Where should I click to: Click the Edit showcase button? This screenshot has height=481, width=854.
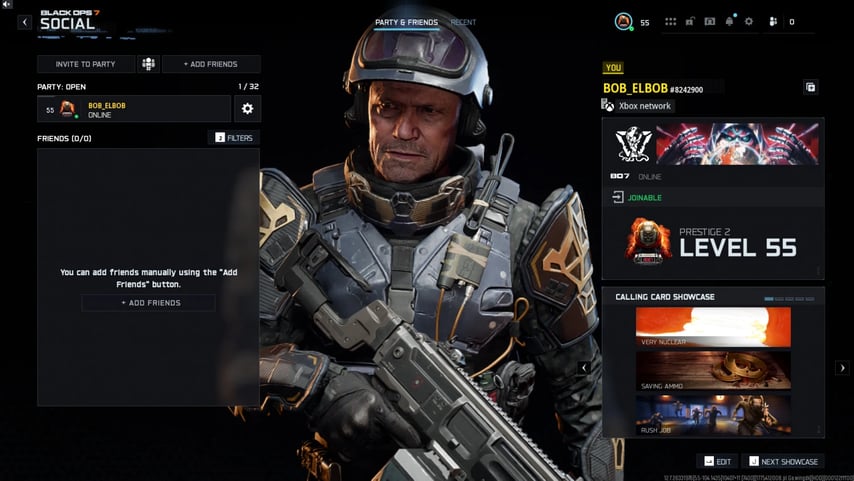point(718,461)
